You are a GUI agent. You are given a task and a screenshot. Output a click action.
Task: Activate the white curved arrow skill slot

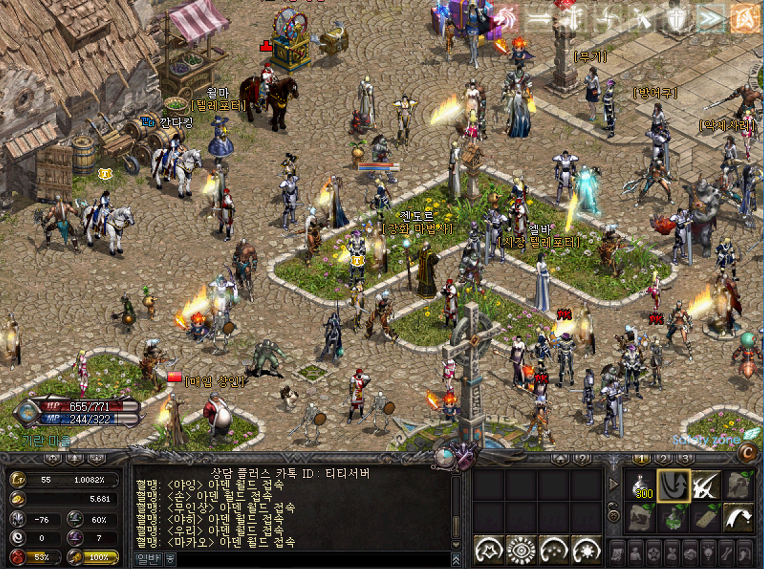click(x=737, y=517)
